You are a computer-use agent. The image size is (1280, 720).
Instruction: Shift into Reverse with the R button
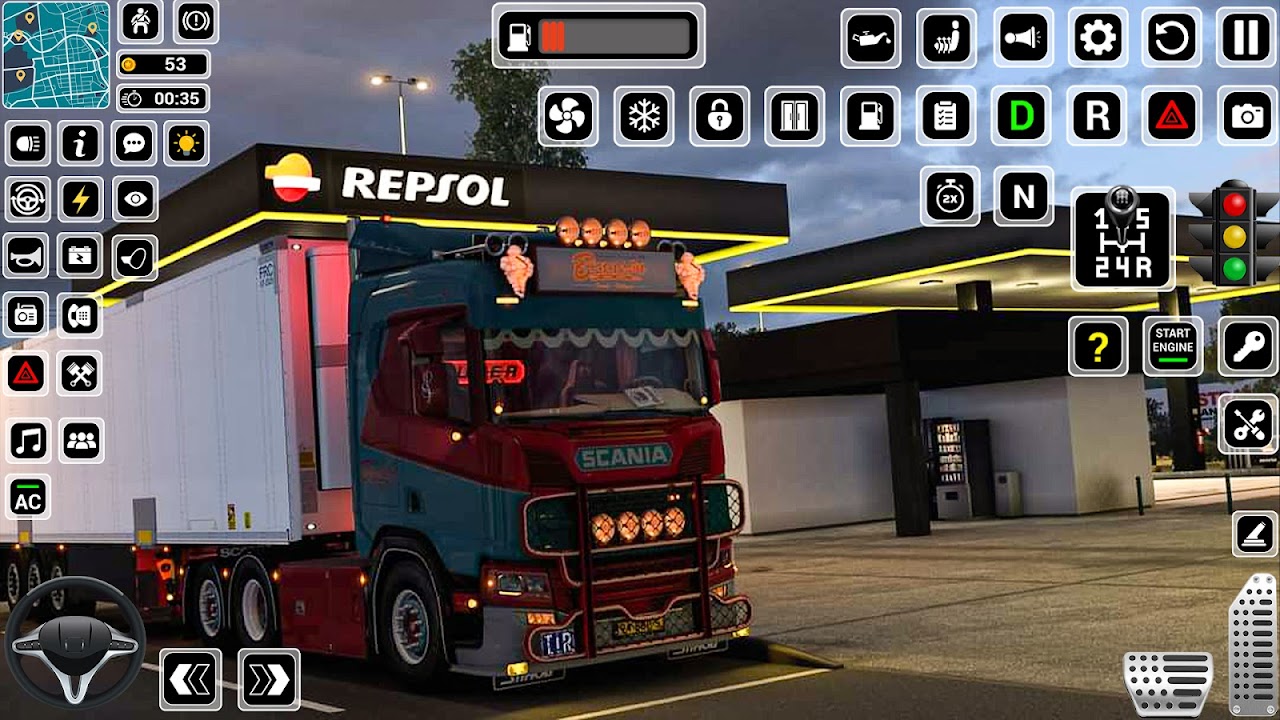click(x=1097, y=117)
